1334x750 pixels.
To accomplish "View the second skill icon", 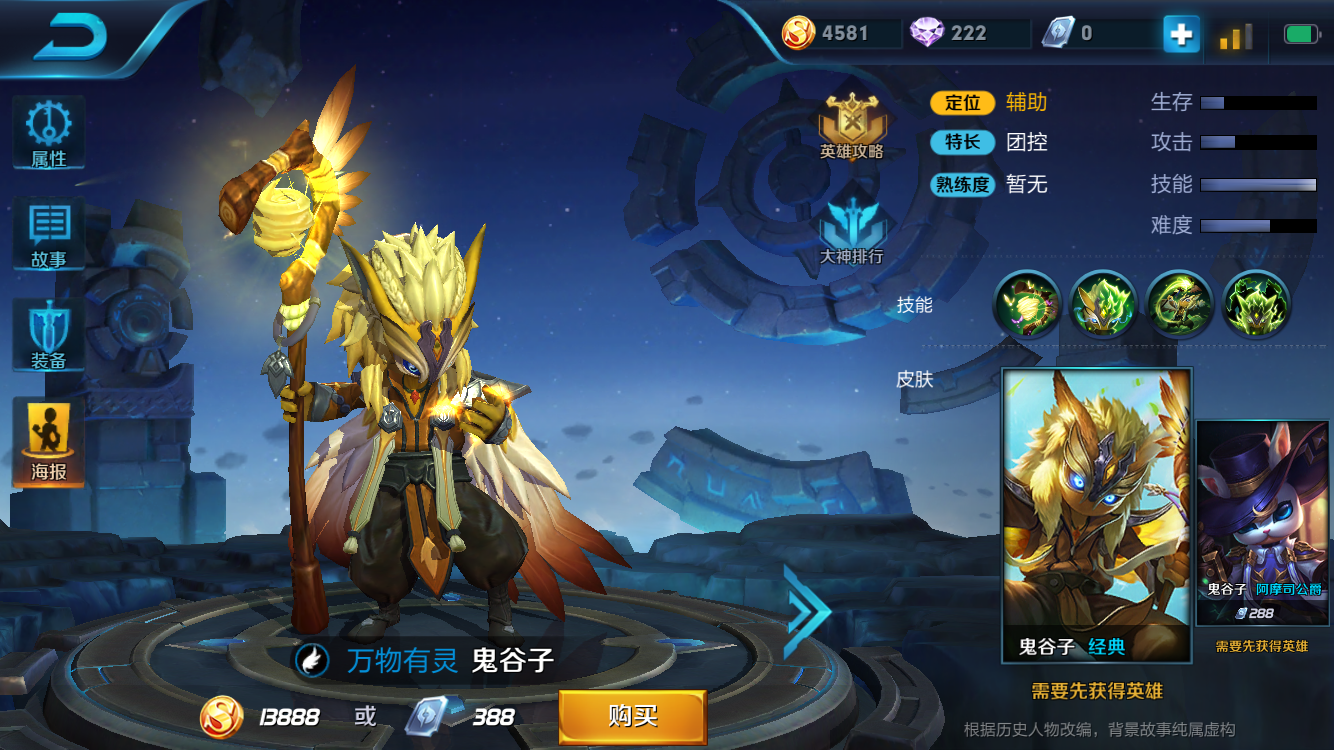I will pyautogui.click(x=1103, y=303).
